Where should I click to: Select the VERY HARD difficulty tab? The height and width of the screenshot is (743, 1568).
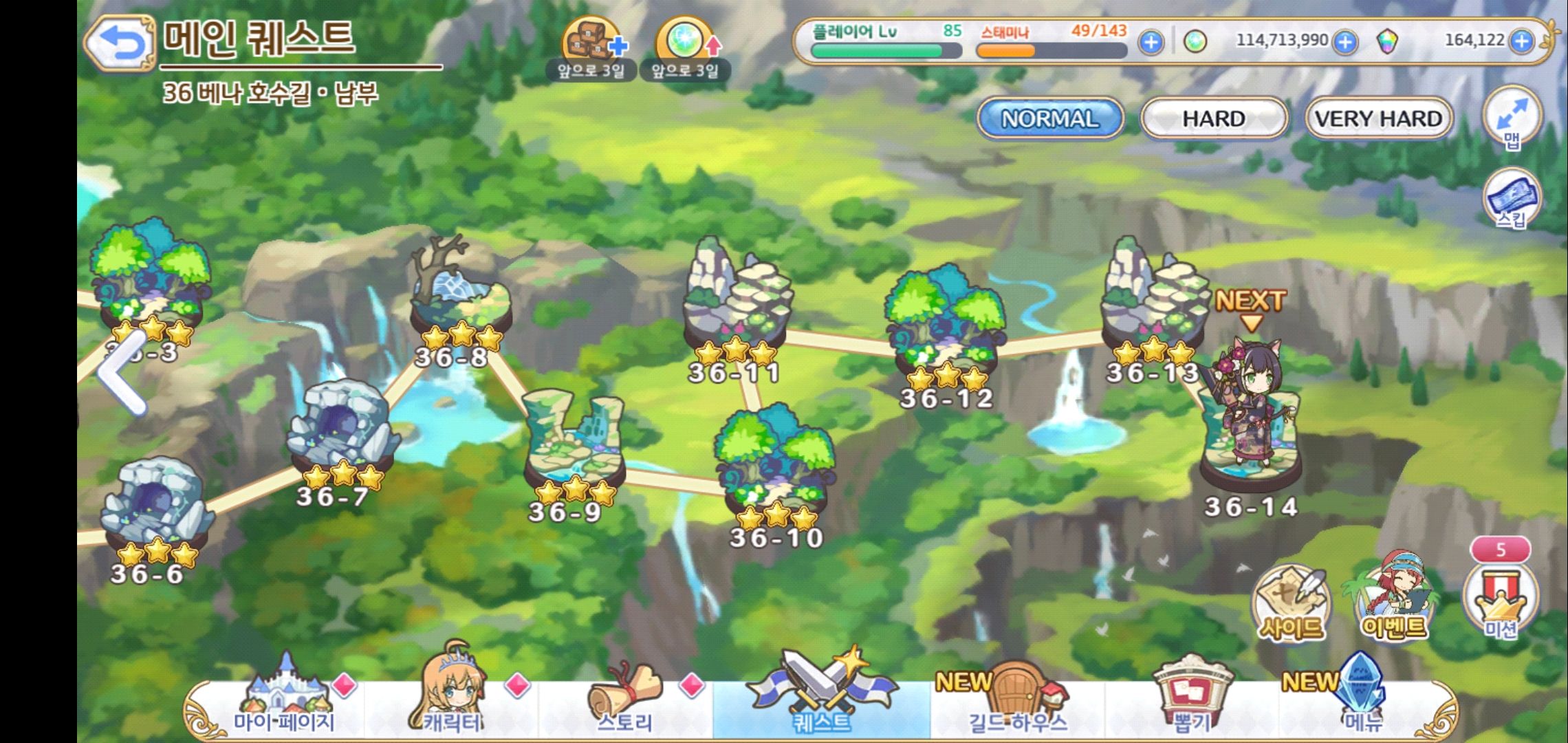point(1378,118)
